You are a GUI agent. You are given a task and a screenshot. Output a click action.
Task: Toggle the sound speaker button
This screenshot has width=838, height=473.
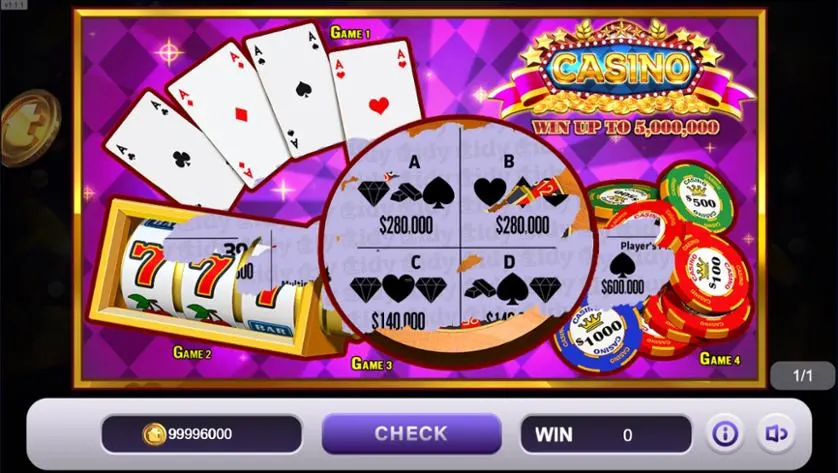coord(776,434)
